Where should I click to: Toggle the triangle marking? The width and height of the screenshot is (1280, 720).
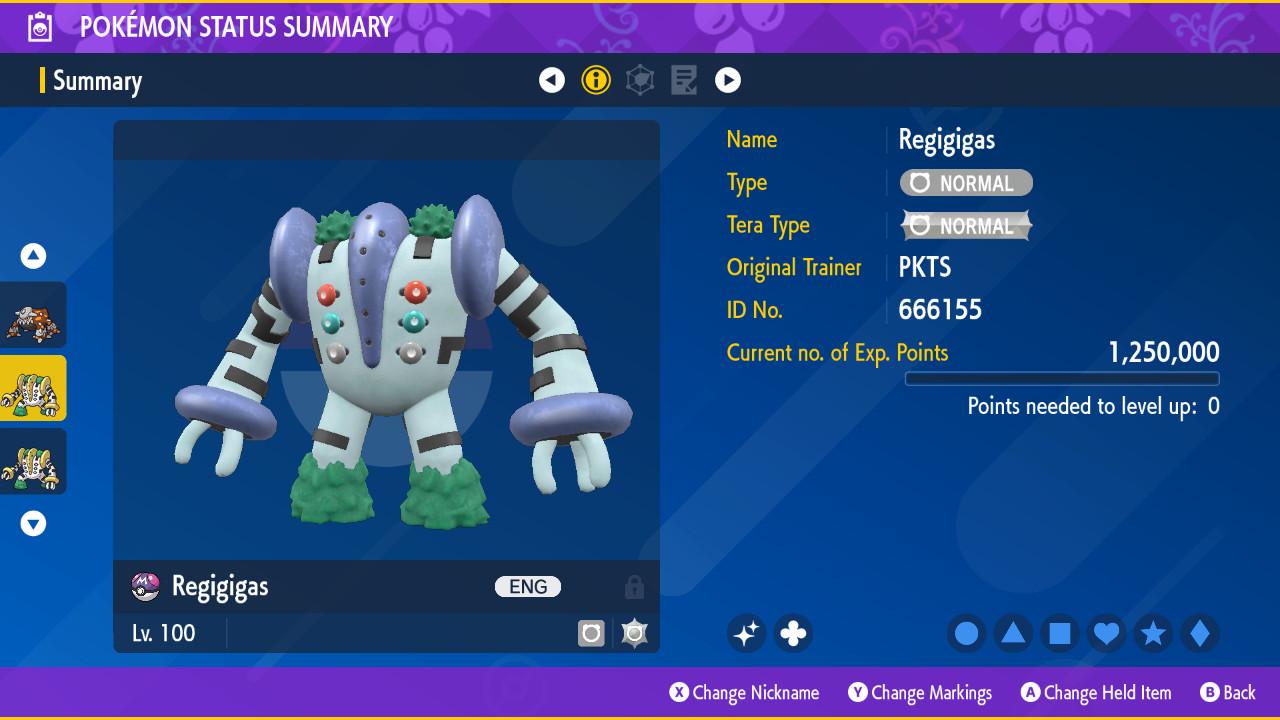1013,633
